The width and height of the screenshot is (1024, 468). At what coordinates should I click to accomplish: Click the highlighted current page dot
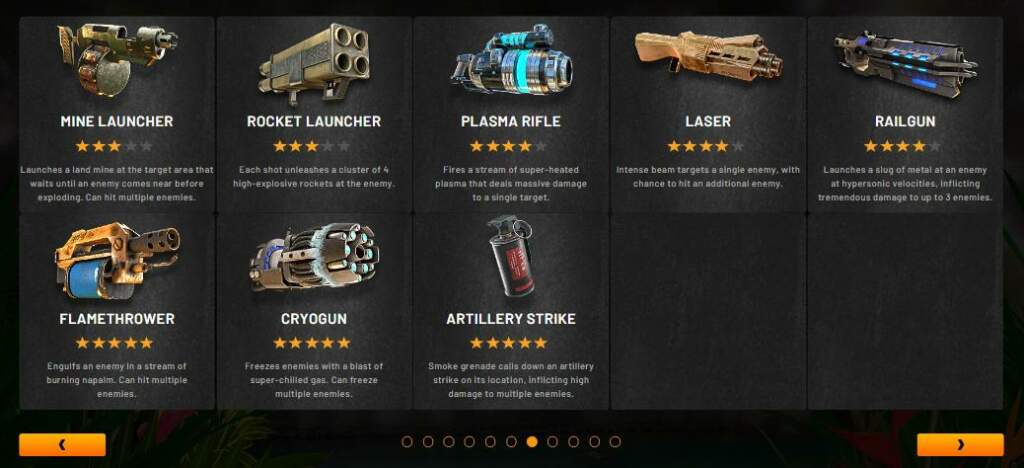pos(532,441)
